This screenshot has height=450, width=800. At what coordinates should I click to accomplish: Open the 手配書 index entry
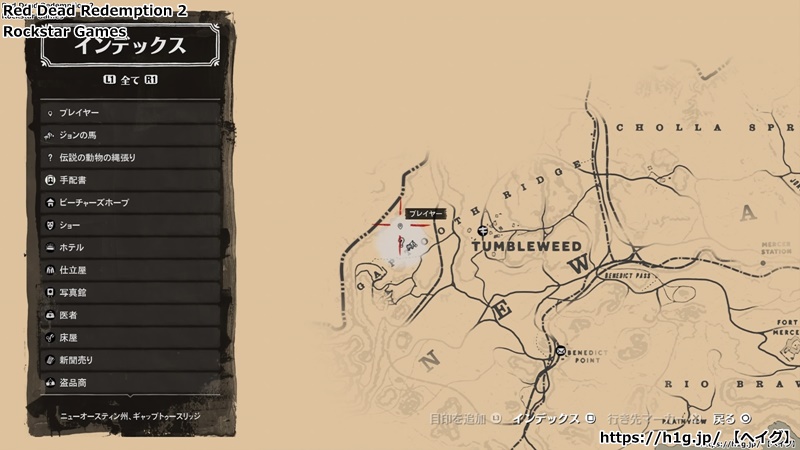click(x=130, y=180)
